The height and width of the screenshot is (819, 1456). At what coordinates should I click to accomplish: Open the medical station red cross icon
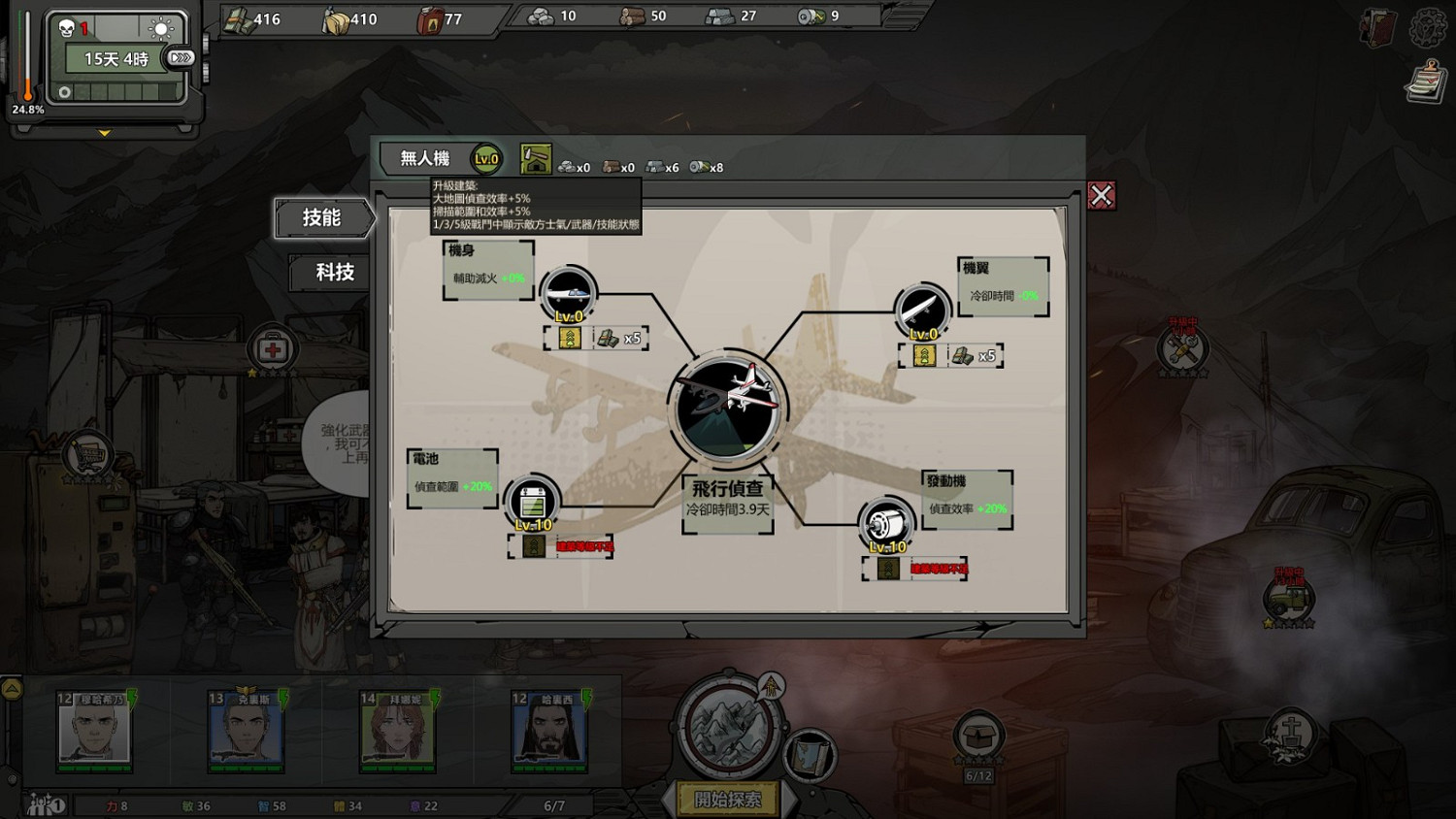(273, 348)
